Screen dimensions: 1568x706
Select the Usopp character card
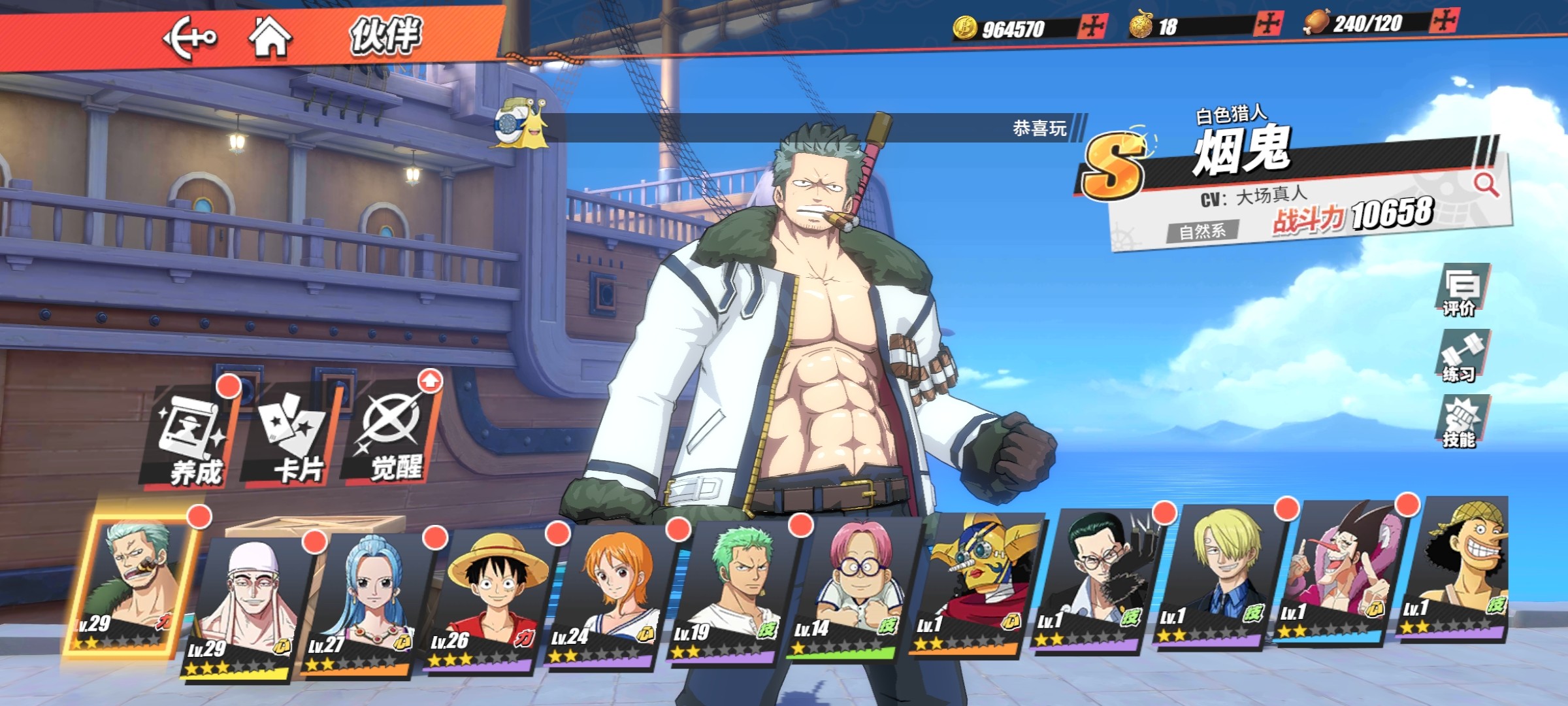pyautogui.click(x=1458, y=569)
